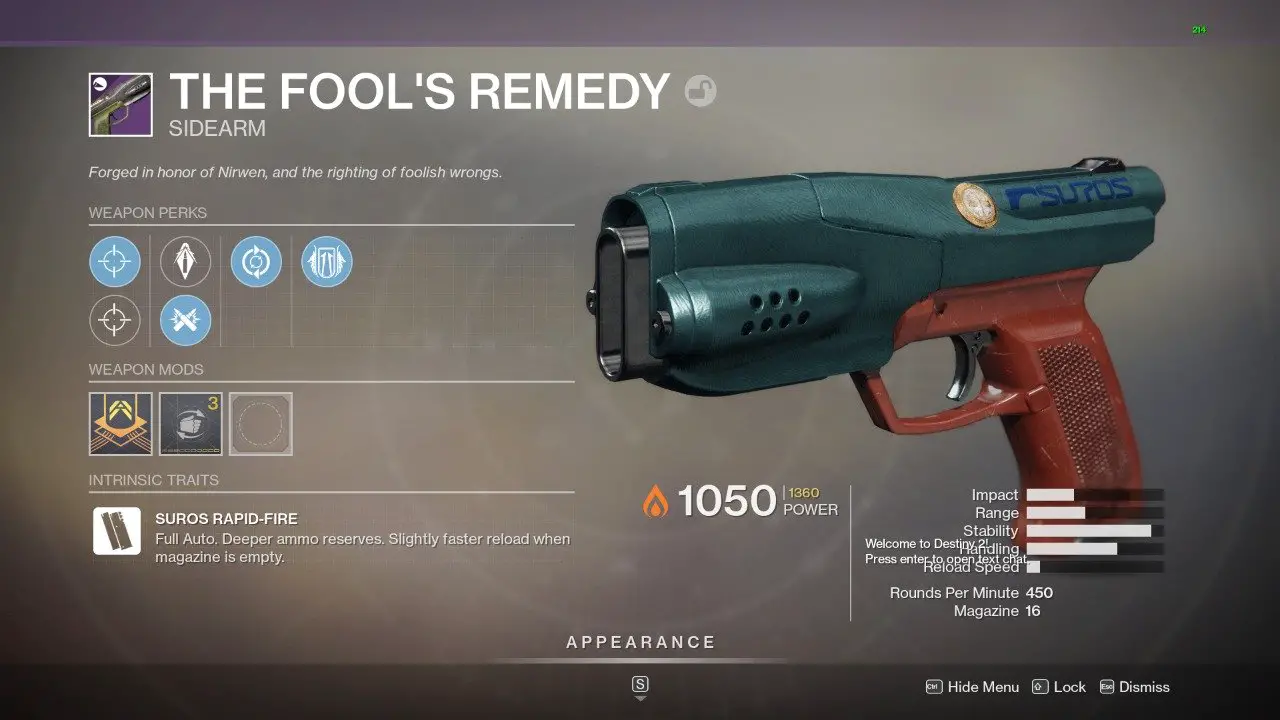Inspect the winged shield perk icon

(x=326, y=262)
